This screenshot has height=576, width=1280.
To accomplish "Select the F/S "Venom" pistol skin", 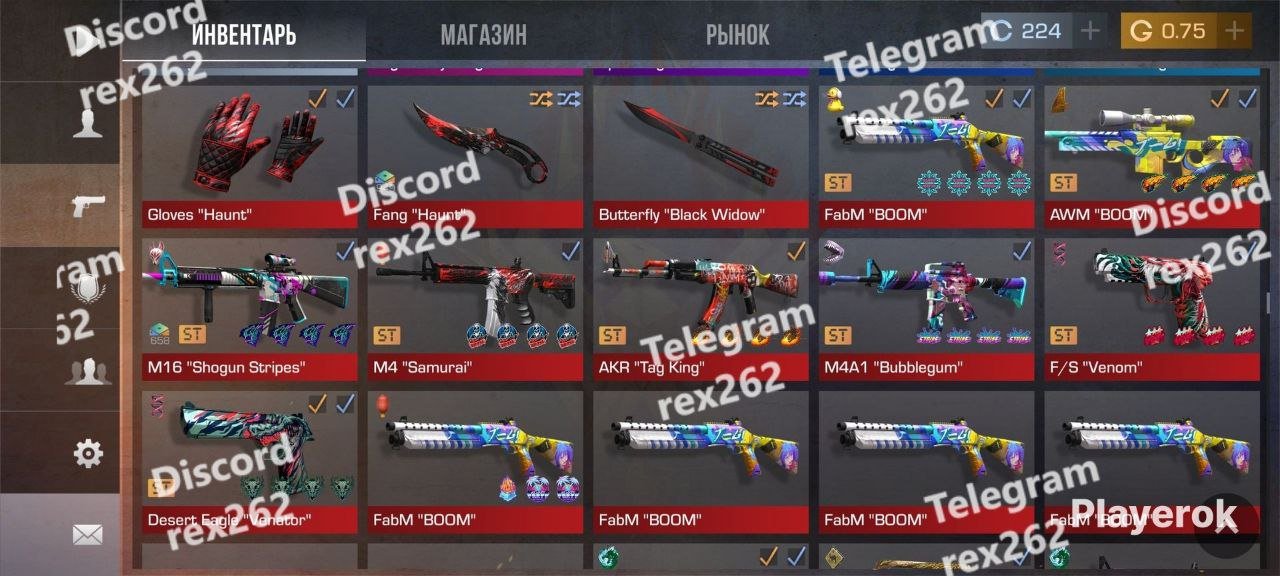I will [1152, 308].
